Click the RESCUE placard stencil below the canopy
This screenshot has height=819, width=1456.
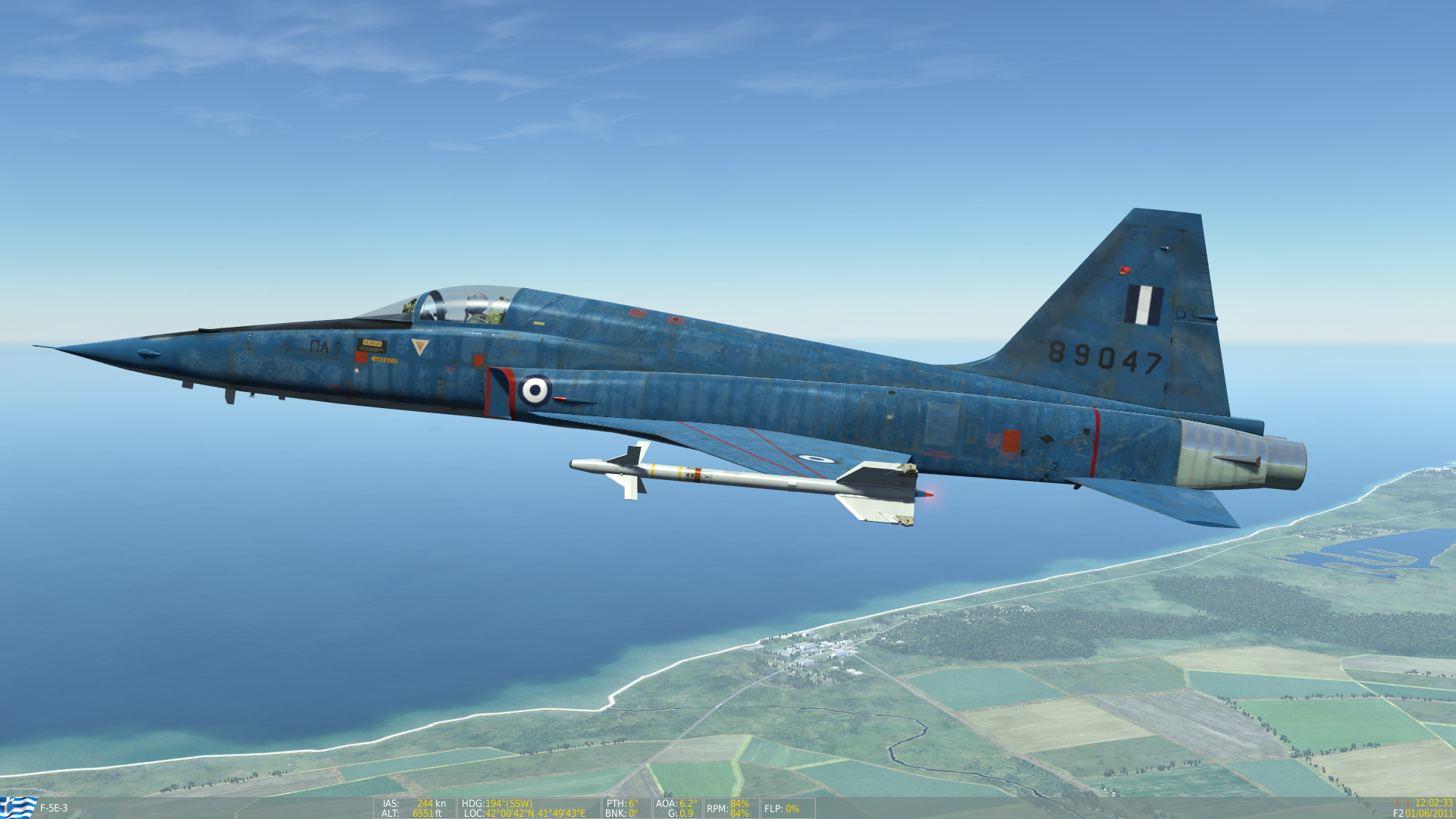pos(371,344)
